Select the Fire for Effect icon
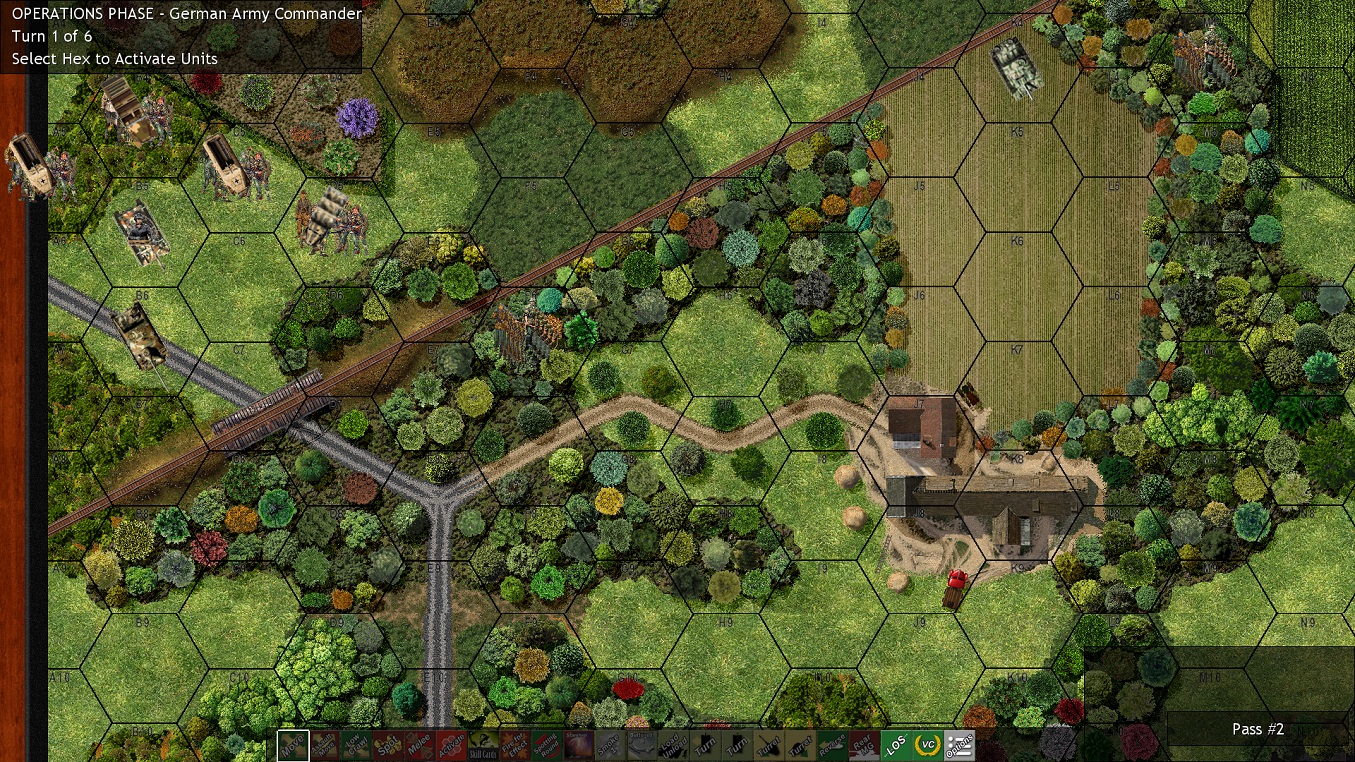 point(512,745)
